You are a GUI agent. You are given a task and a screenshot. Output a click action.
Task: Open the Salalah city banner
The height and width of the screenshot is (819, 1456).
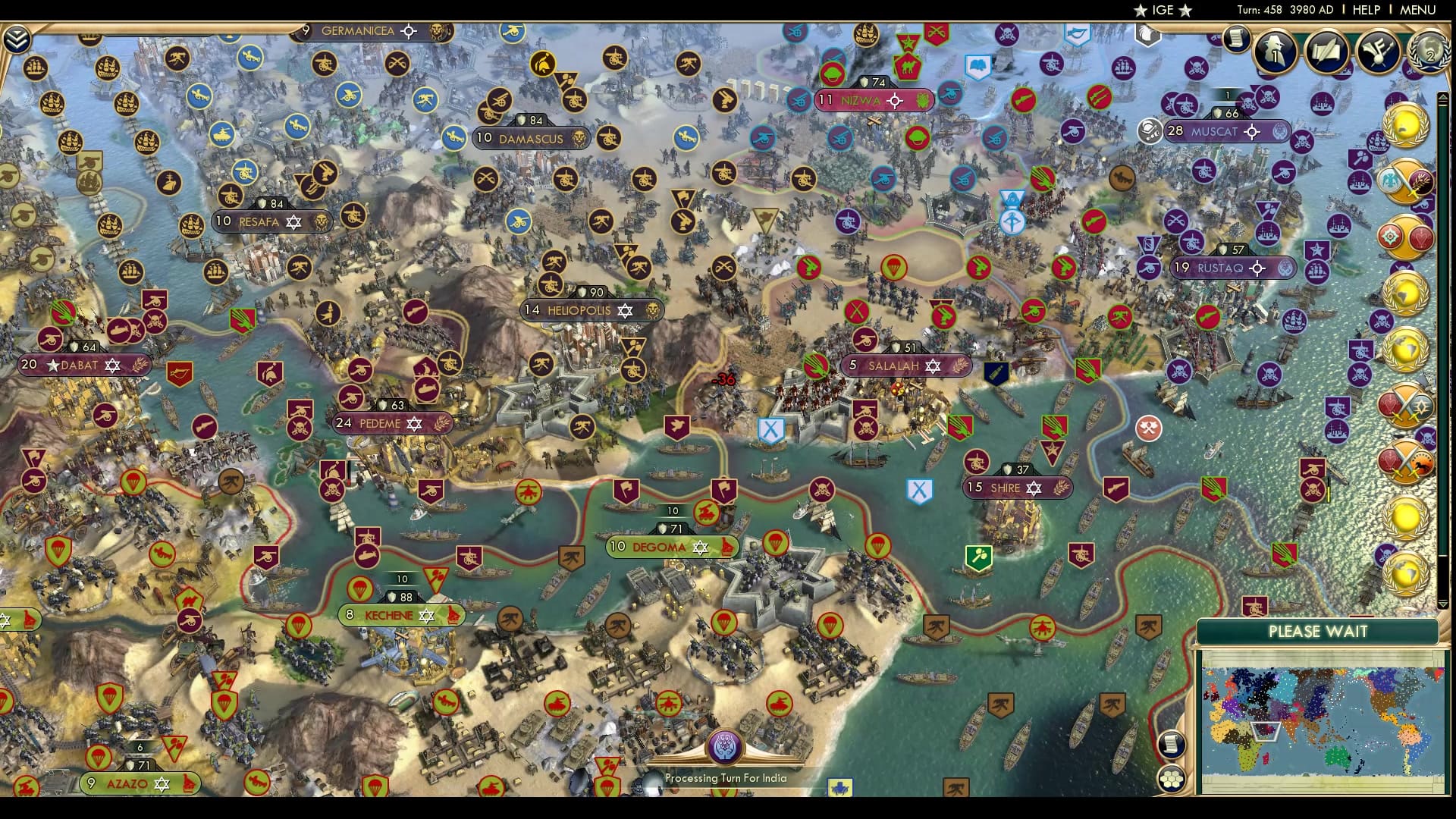(x=893, y=366)
